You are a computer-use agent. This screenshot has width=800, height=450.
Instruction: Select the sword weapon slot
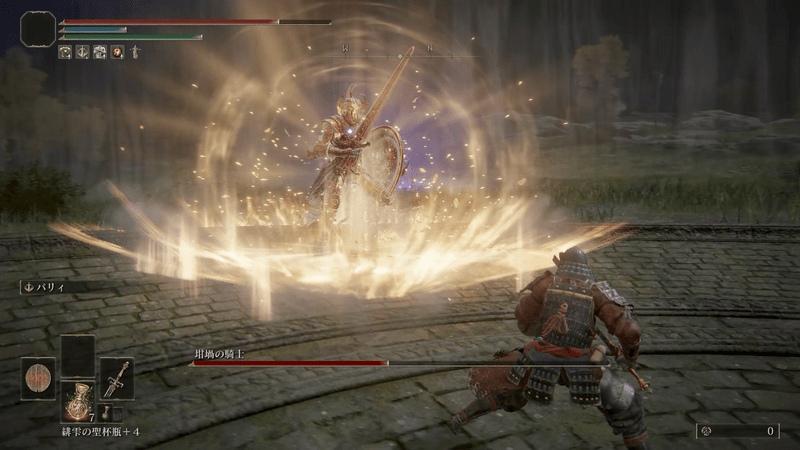pyautogui.click(x=116, y=379)
